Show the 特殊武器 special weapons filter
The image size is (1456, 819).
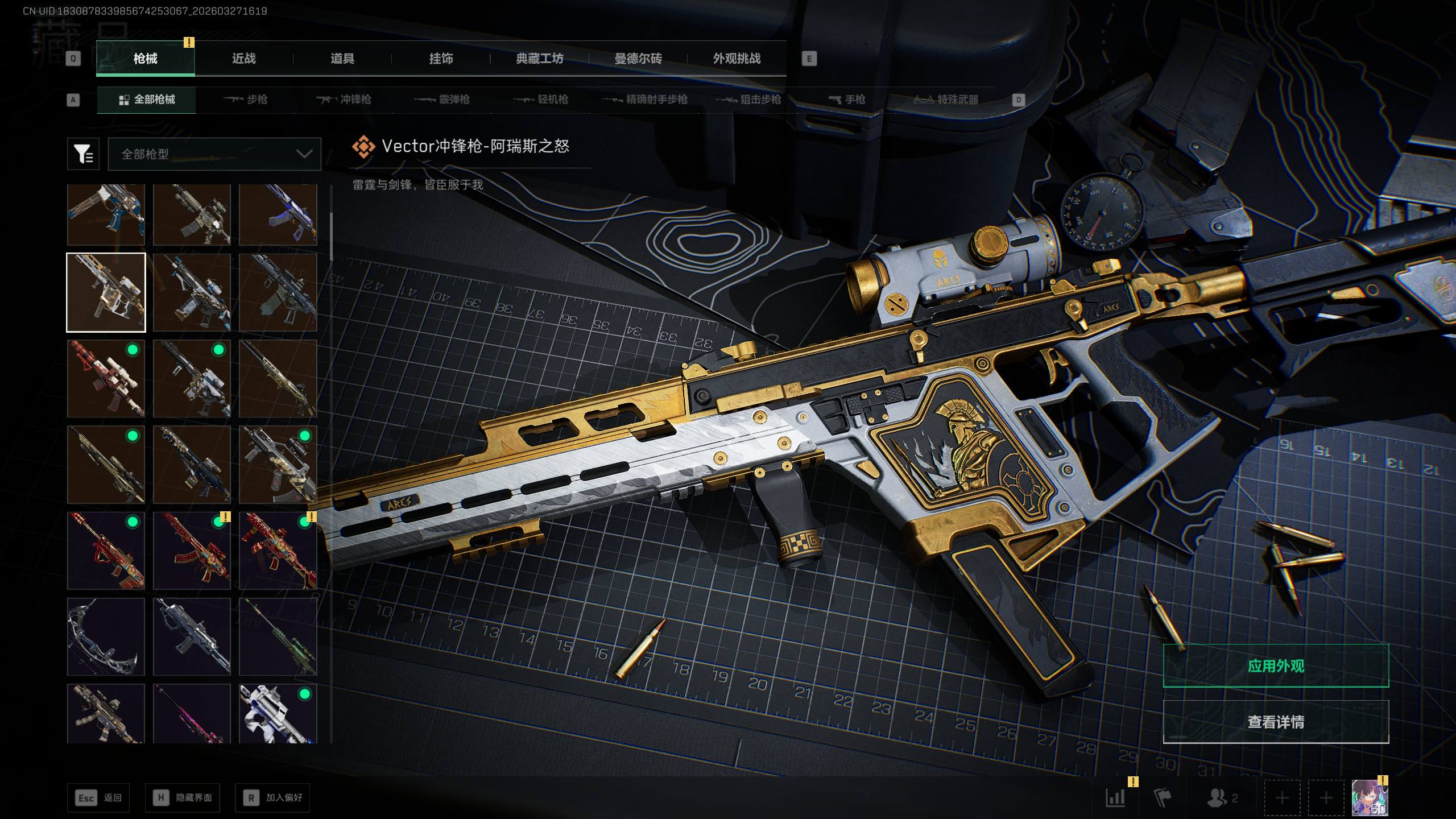point(946,100)
